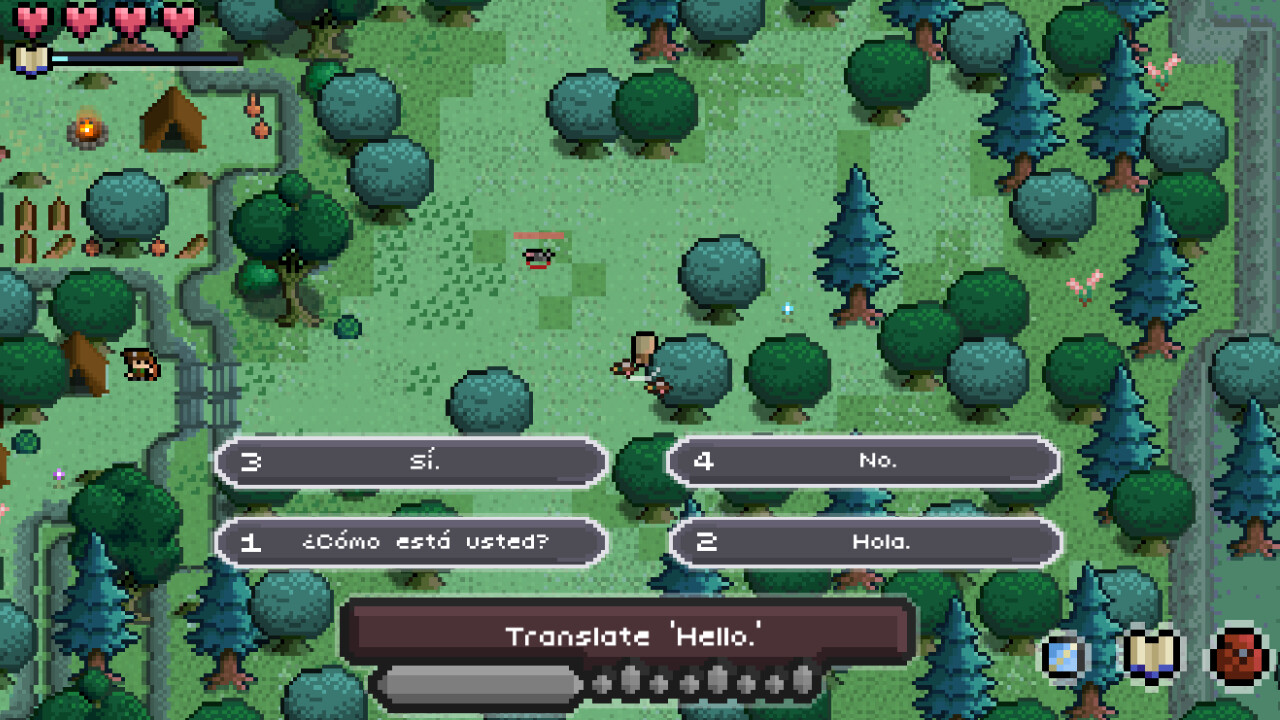Click the NPC near the western tent
Image resolution: width=1280 pixels, height=720 pixels.
coord(140,365)
